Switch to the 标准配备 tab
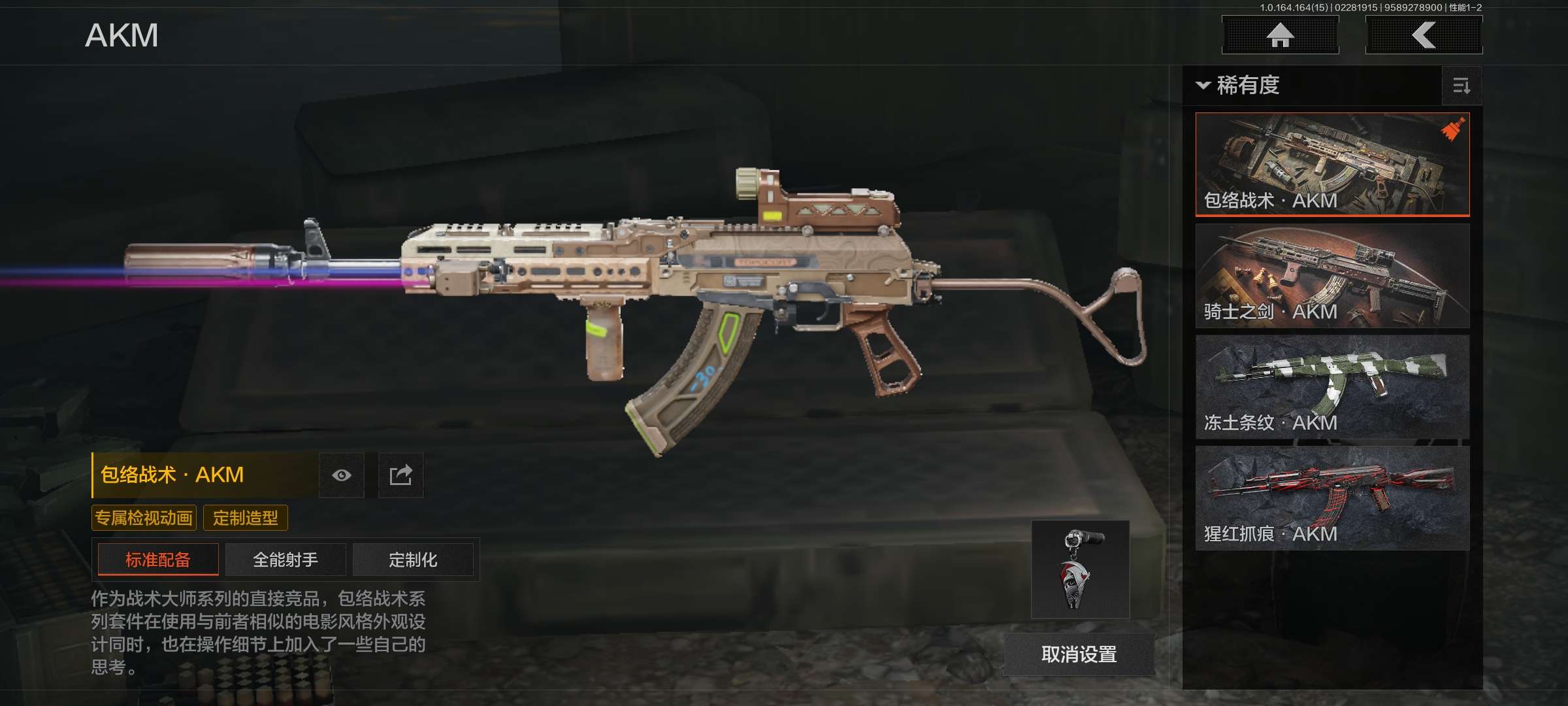This screenshot has width=1568, height=706. 158,560
